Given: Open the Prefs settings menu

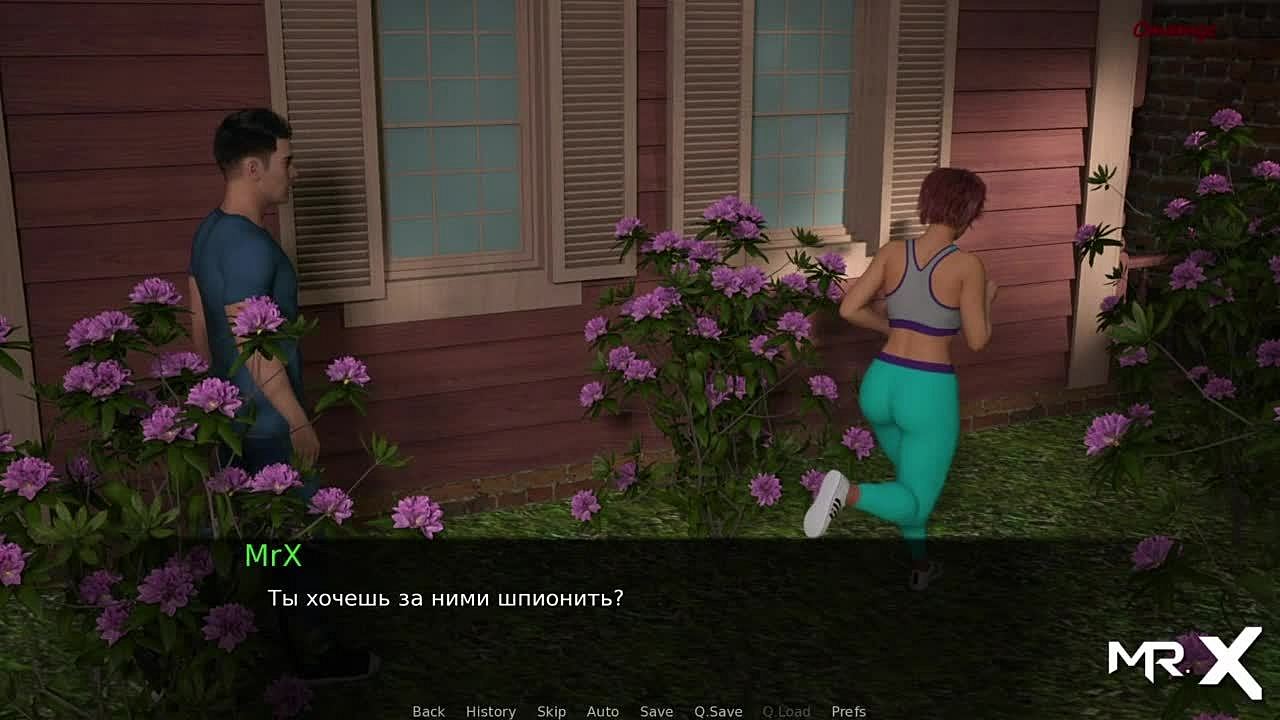Looking at the screenshot, I should click(848, 711).
